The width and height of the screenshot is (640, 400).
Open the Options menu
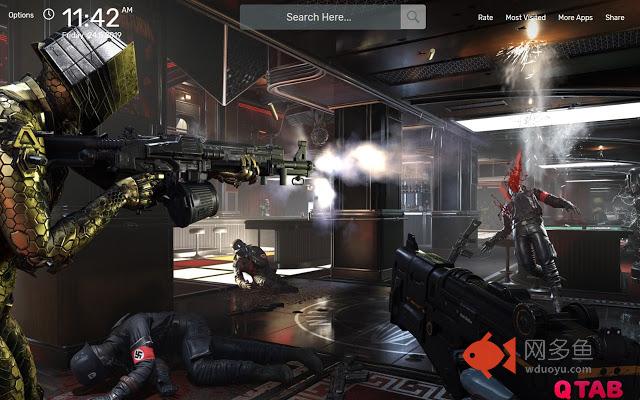pos(20,16)
